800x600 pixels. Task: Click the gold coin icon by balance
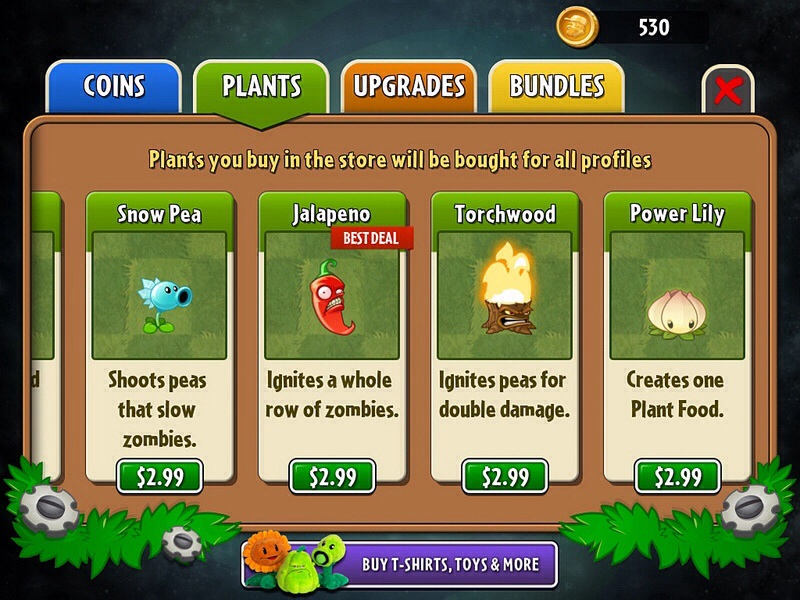click(x=575, y=25)
